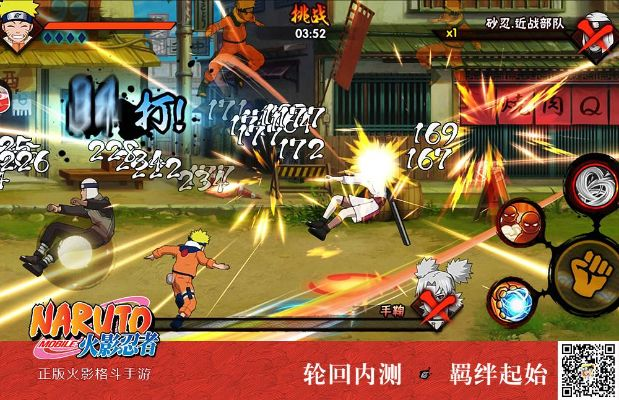This screenshot has width=619, height=400.
Task: Select the crossed-out white-haired summon portrait
Action: pos(440,291)
